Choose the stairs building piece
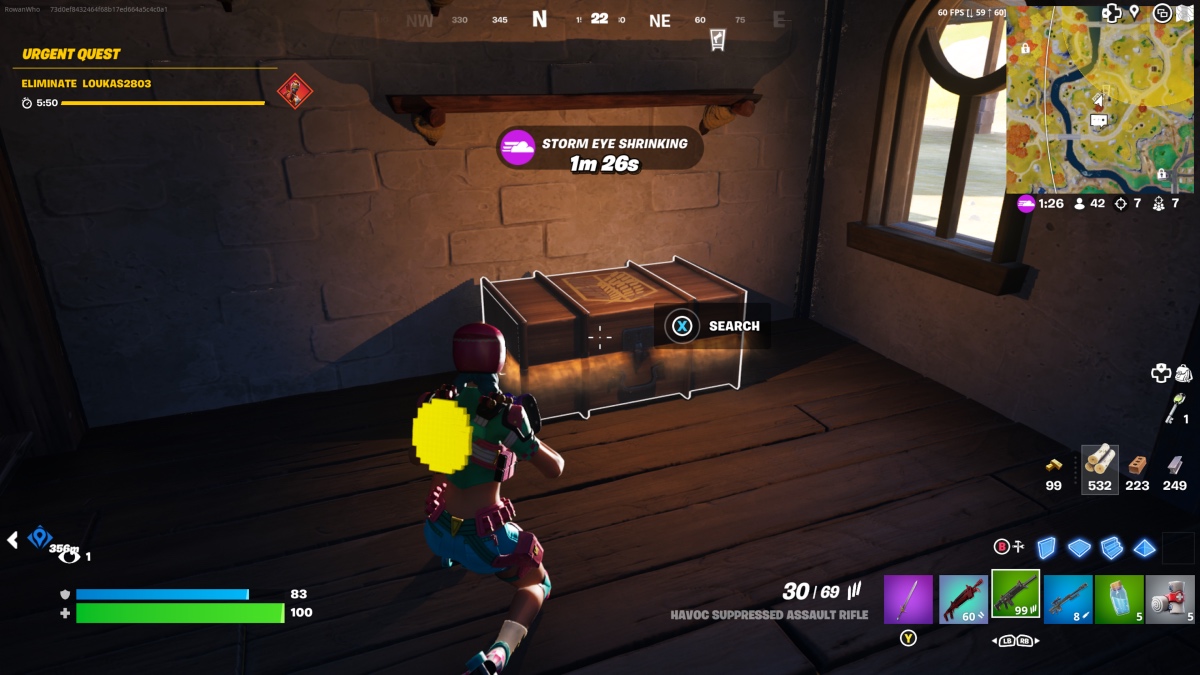Screen dimensions: 1200x675 coord(1112,547)
